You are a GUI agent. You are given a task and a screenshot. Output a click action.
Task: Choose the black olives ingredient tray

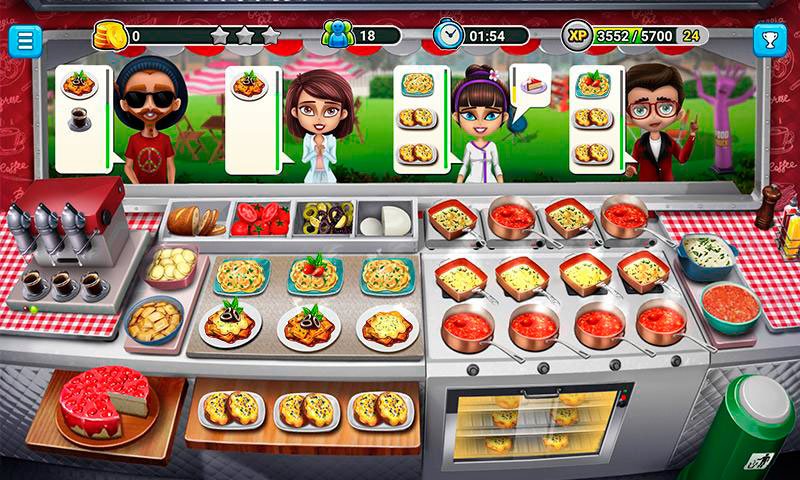tap(324, 217)
